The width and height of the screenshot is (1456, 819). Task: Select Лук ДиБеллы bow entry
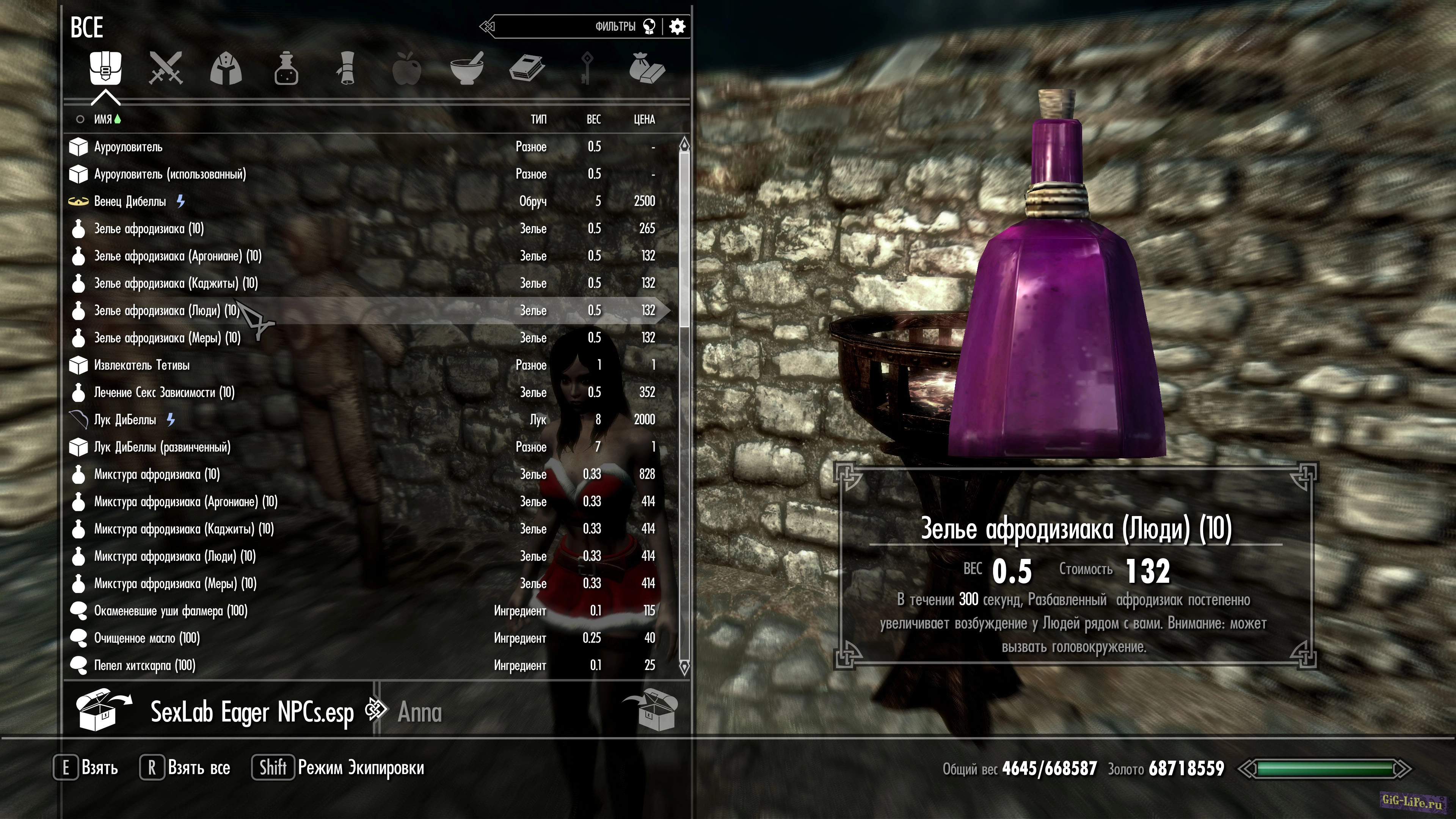point(125,419)
